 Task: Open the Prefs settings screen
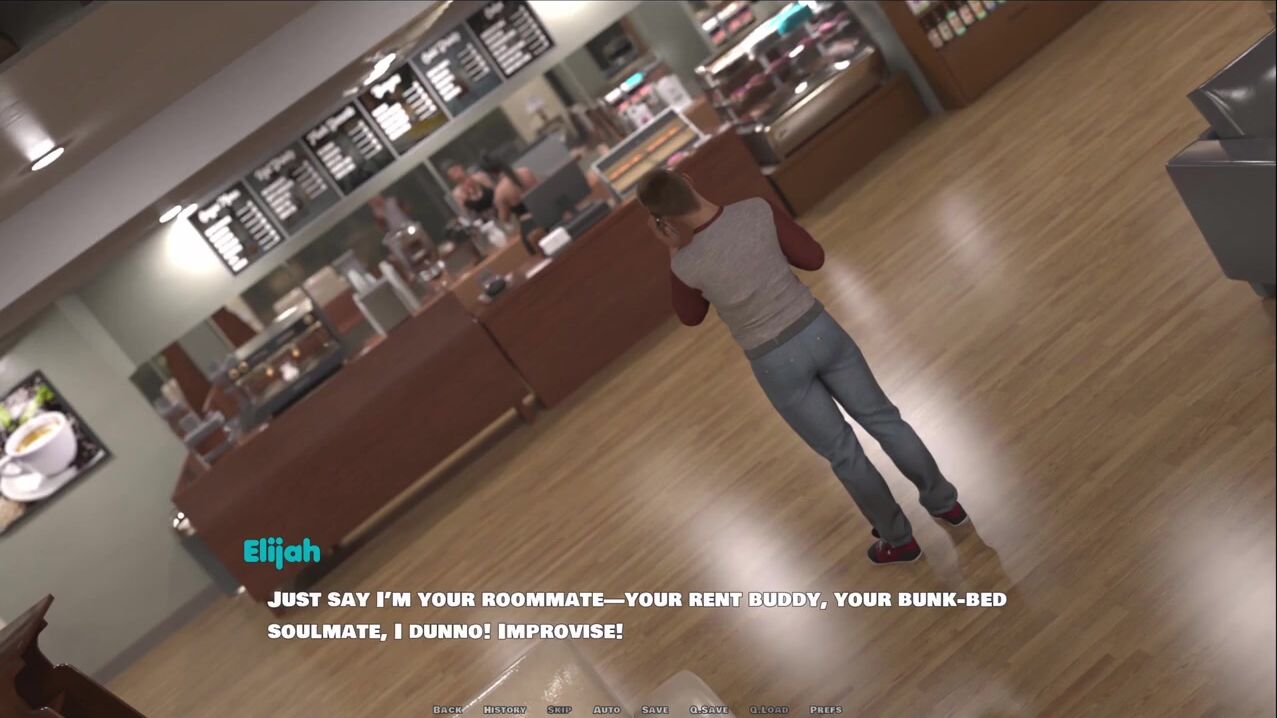pos(826,710)
